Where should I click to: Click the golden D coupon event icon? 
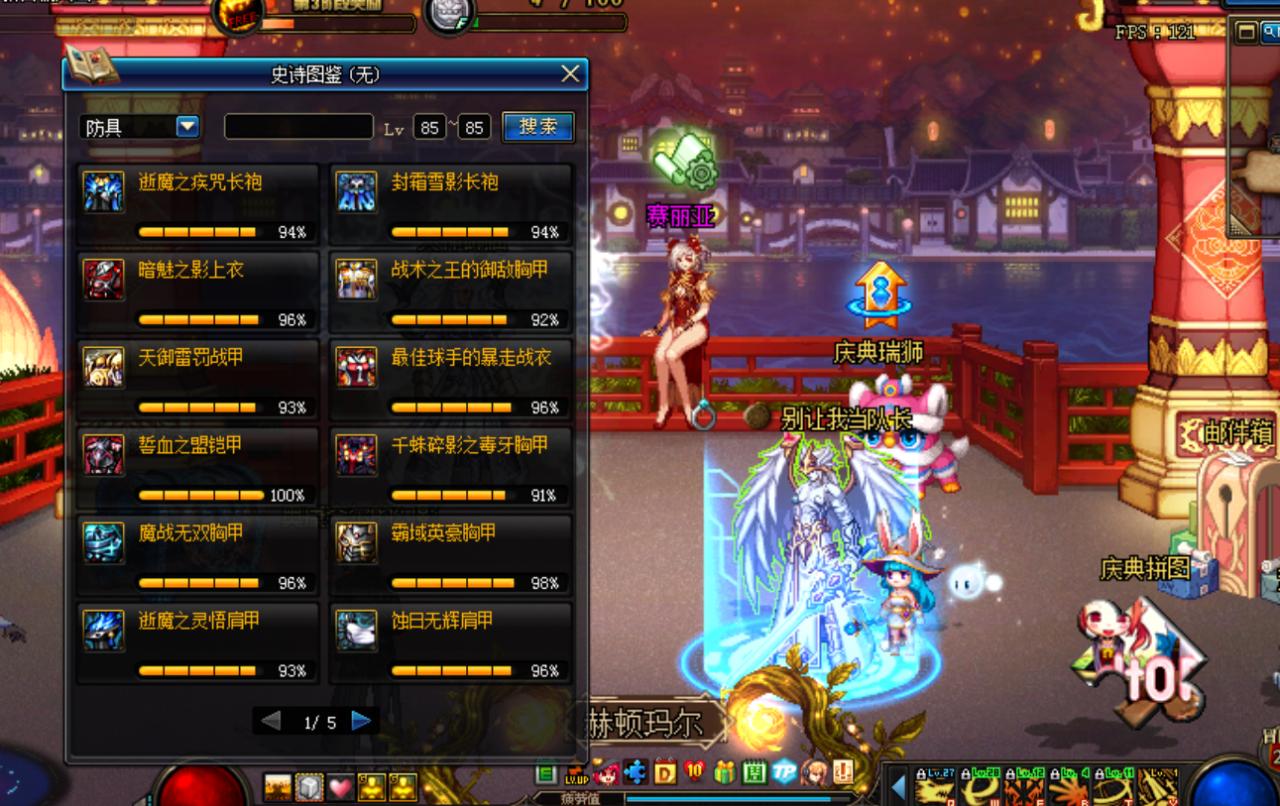tap(667, 772)
